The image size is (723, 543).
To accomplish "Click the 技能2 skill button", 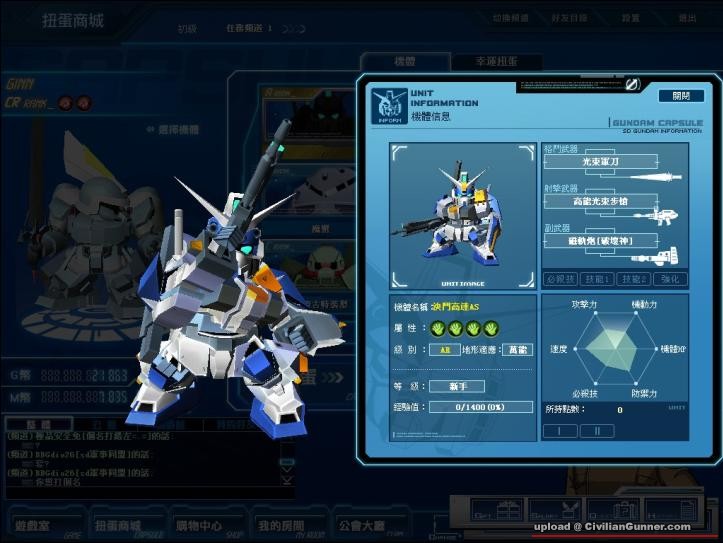I will [x=632, y=278].
